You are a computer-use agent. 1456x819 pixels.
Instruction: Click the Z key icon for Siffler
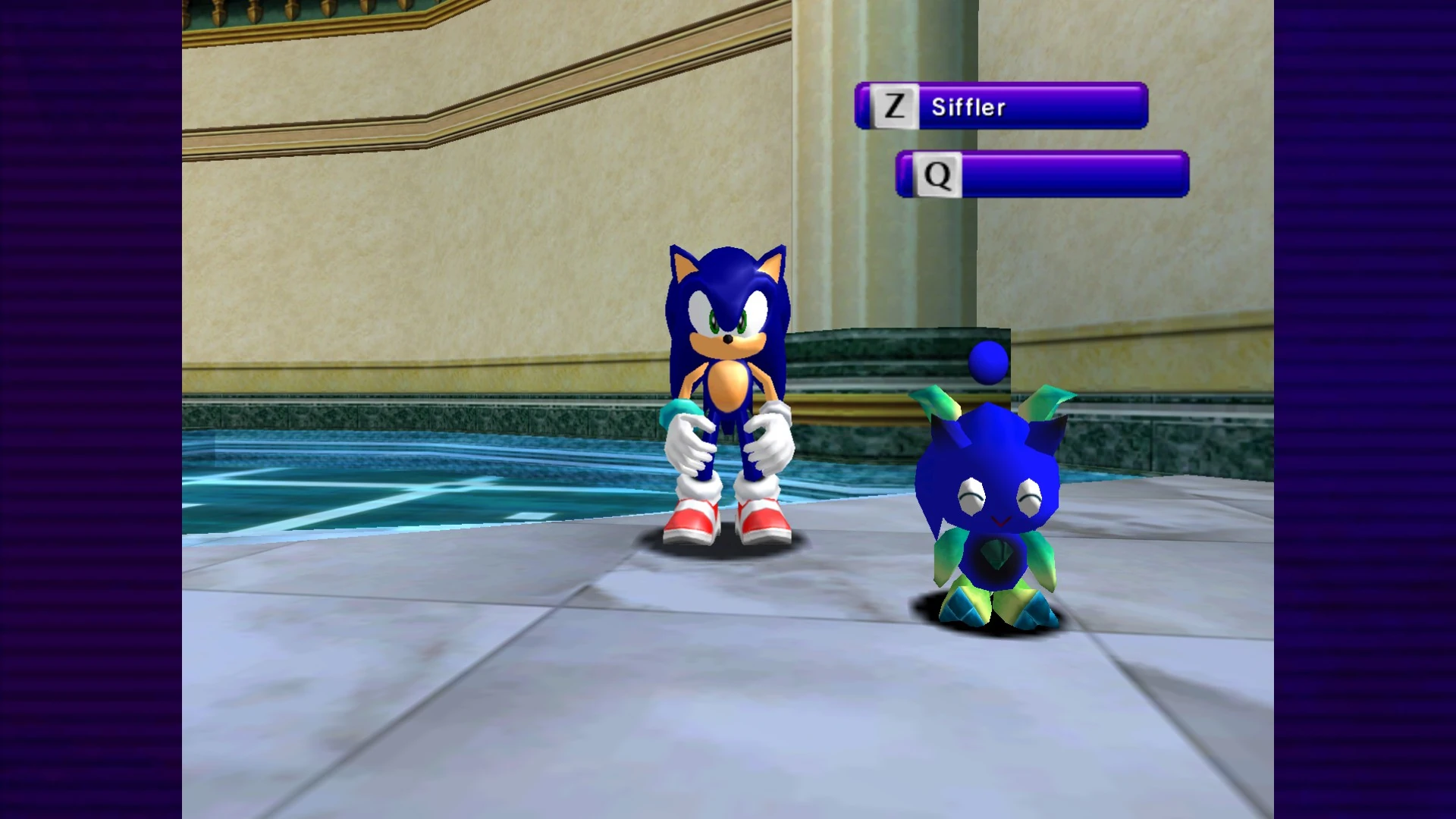[893, 106]
